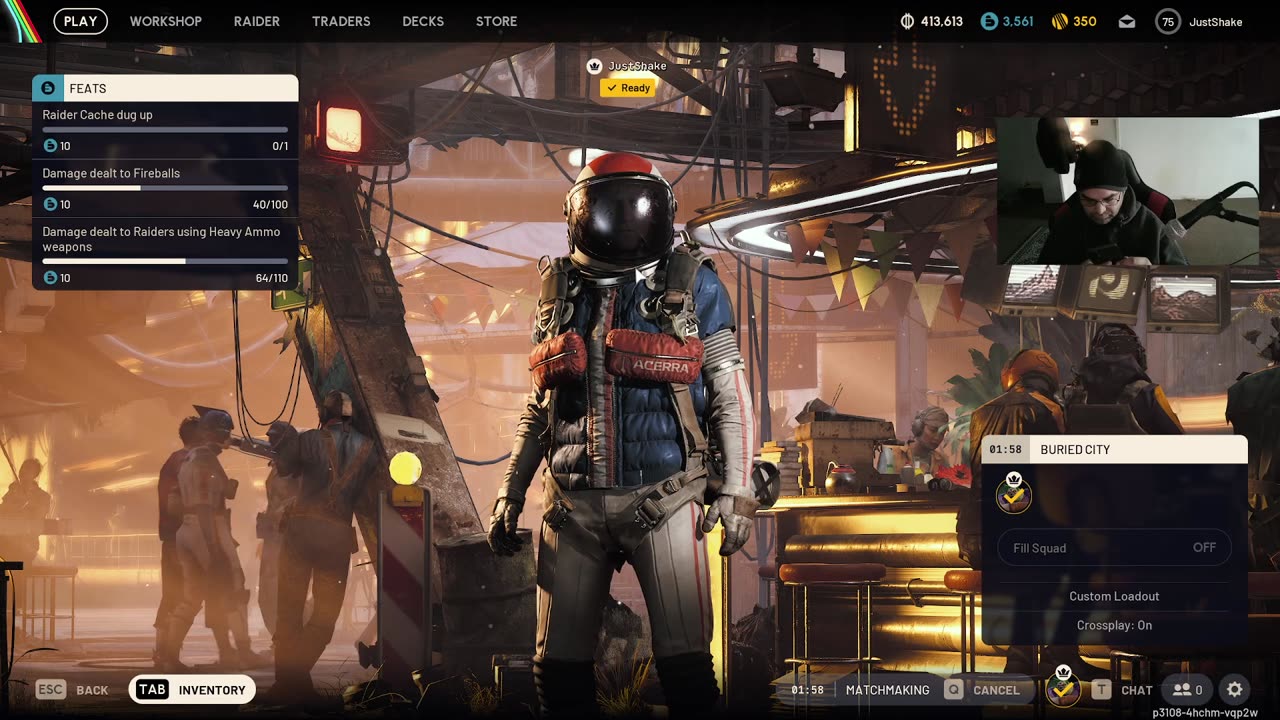Choose the Custom Loadout option
Image resolution: width=1280 pixels, height=720 pixels.
tap(1114, 596)
